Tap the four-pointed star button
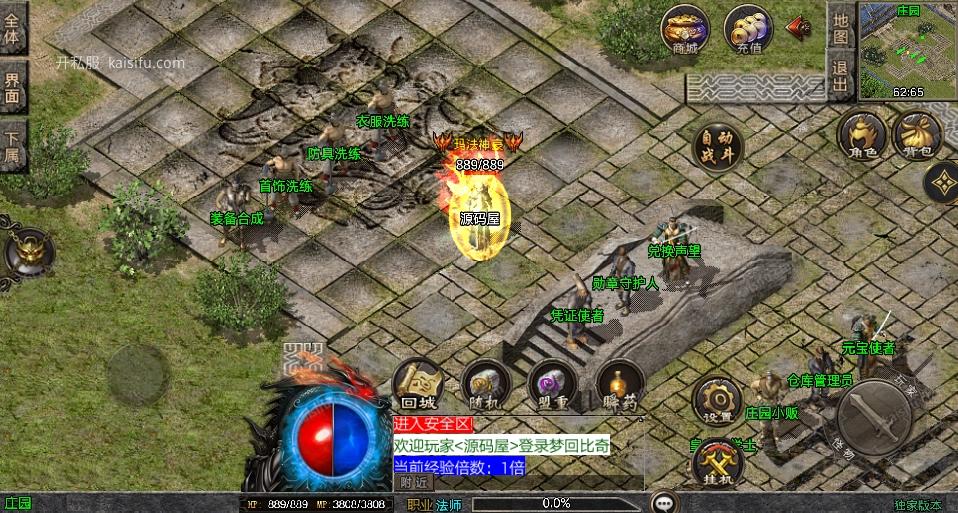Screen dimensions: 958x513 click(x=941, y=182)
